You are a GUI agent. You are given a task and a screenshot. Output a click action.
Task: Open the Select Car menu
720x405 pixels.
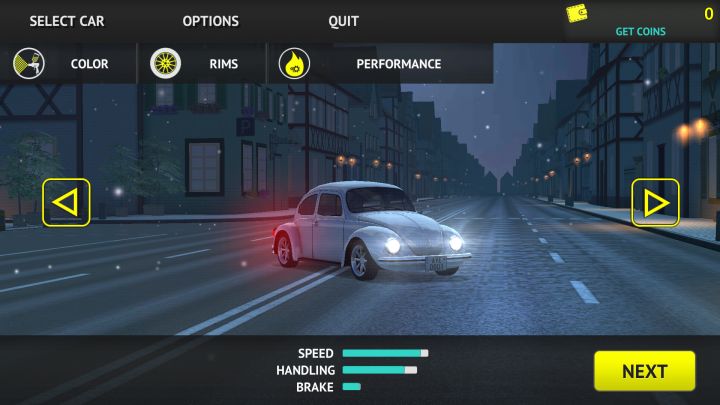[66, 21]
